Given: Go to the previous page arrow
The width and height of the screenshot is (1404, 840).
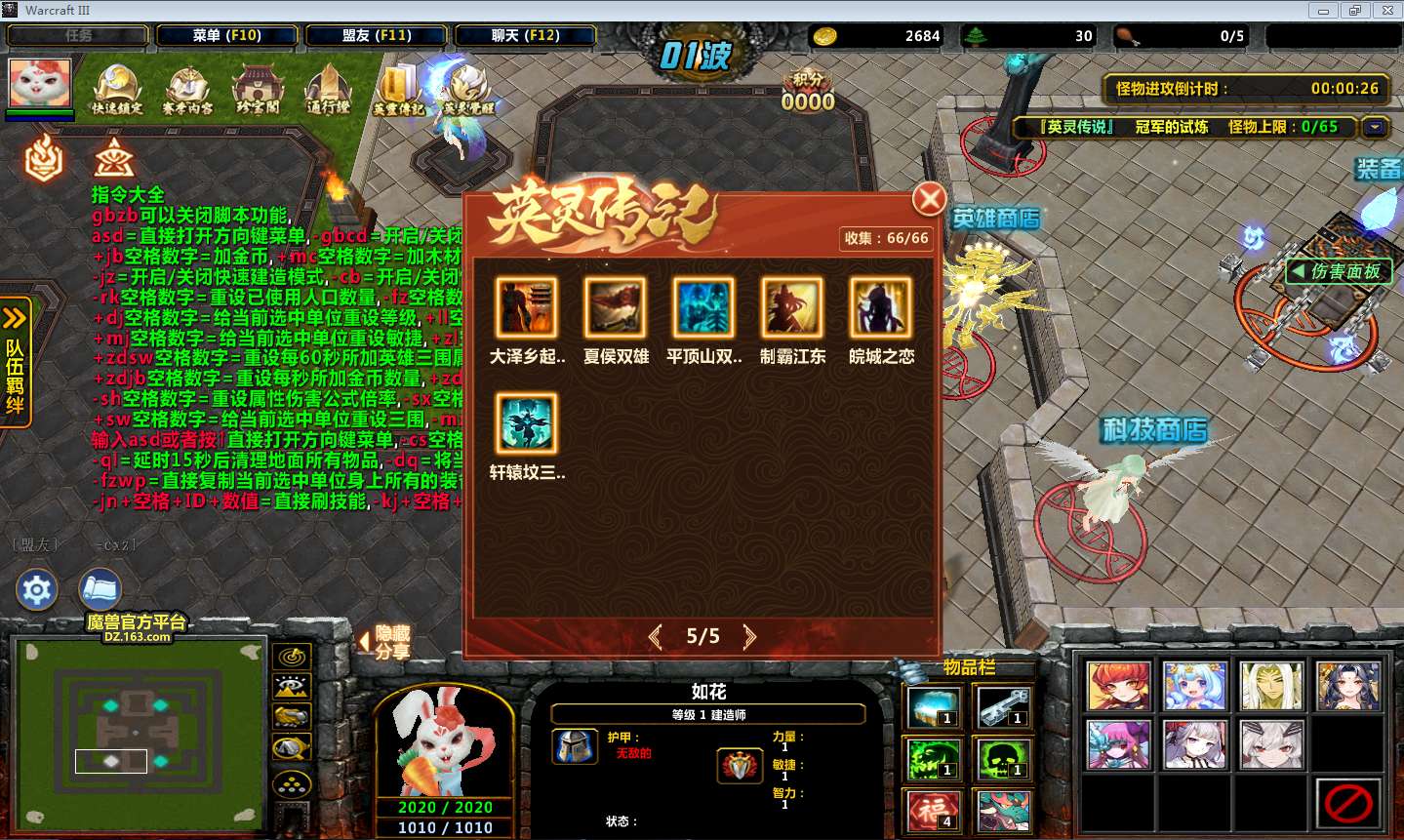Looking at the screenshot, I should point(655,637).
